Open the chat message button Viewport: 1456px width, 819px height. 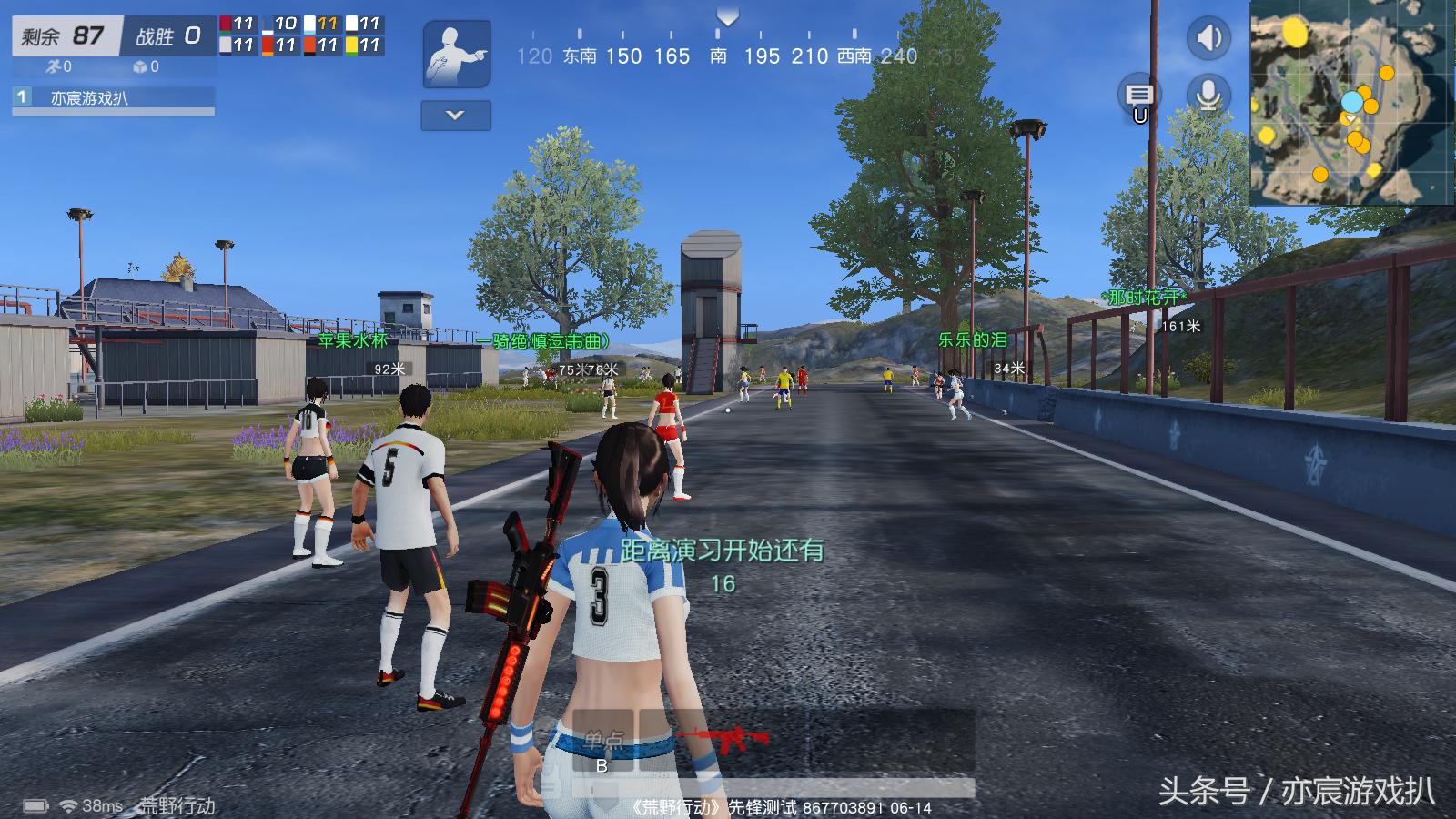[1139, 96]
